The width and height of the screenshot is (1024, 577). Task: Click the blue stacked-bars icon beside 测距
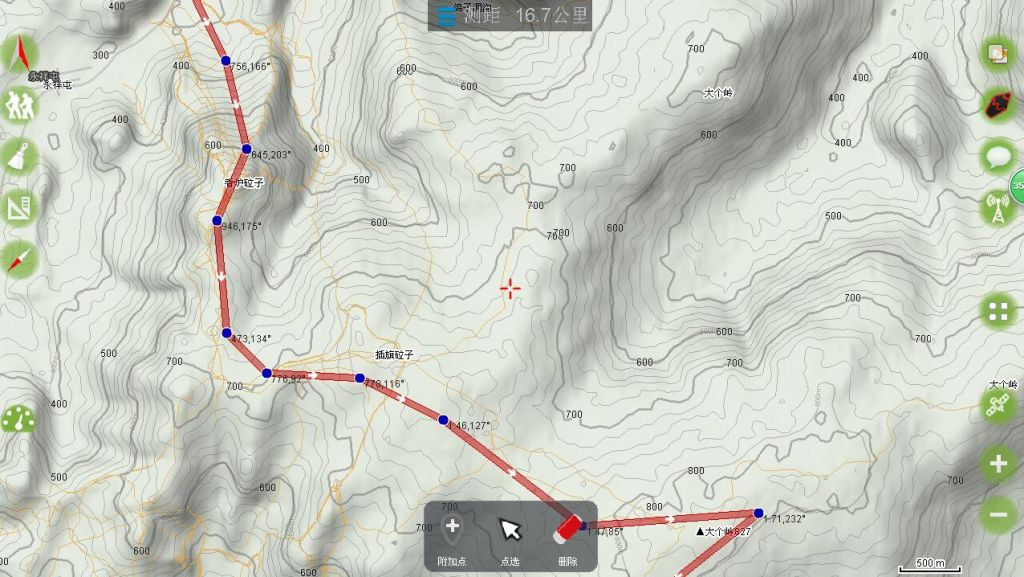tap(447, 16)
